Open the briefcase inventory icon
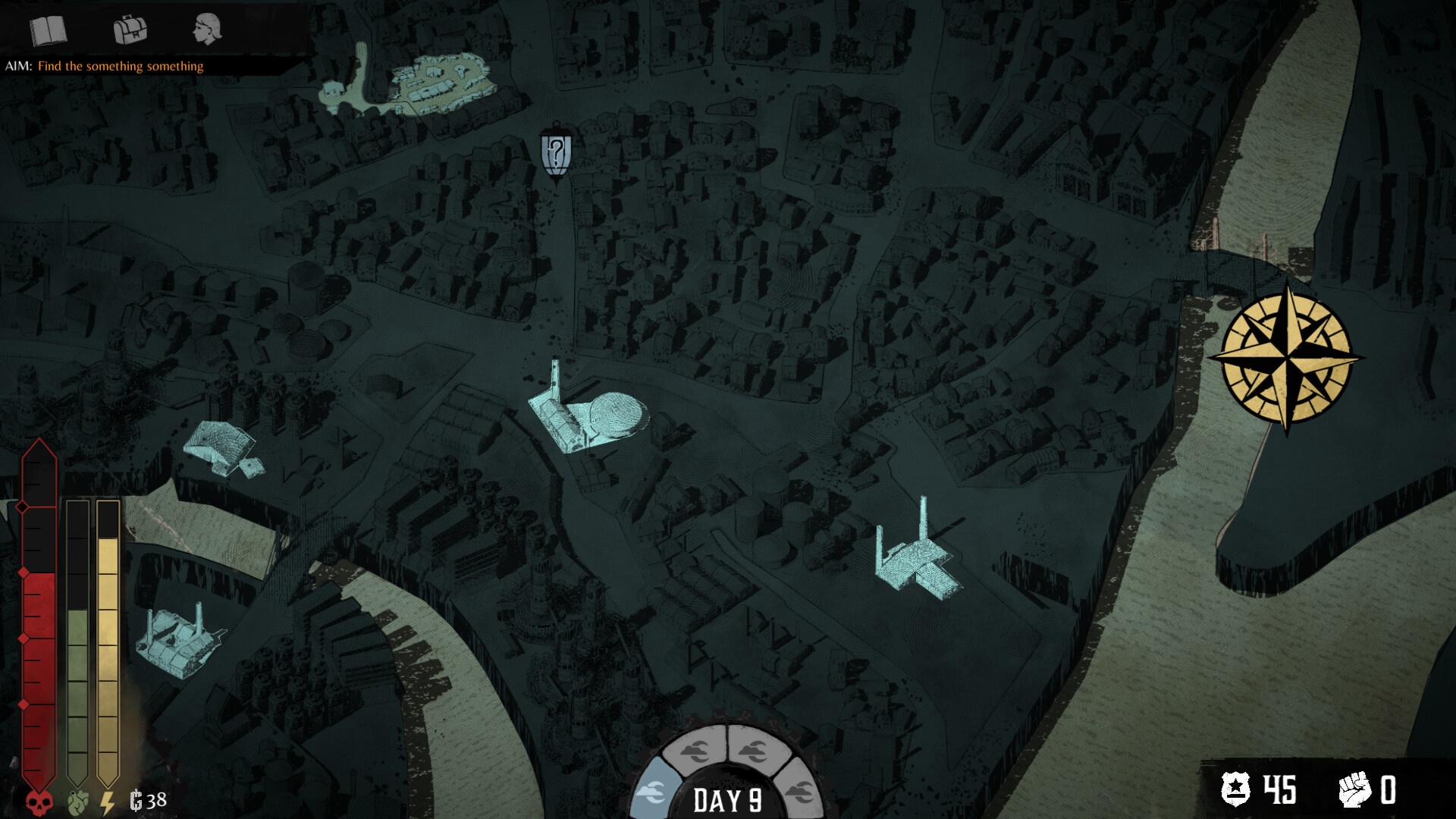Screen dimensions: 1456x819 (x=130, y=30)
